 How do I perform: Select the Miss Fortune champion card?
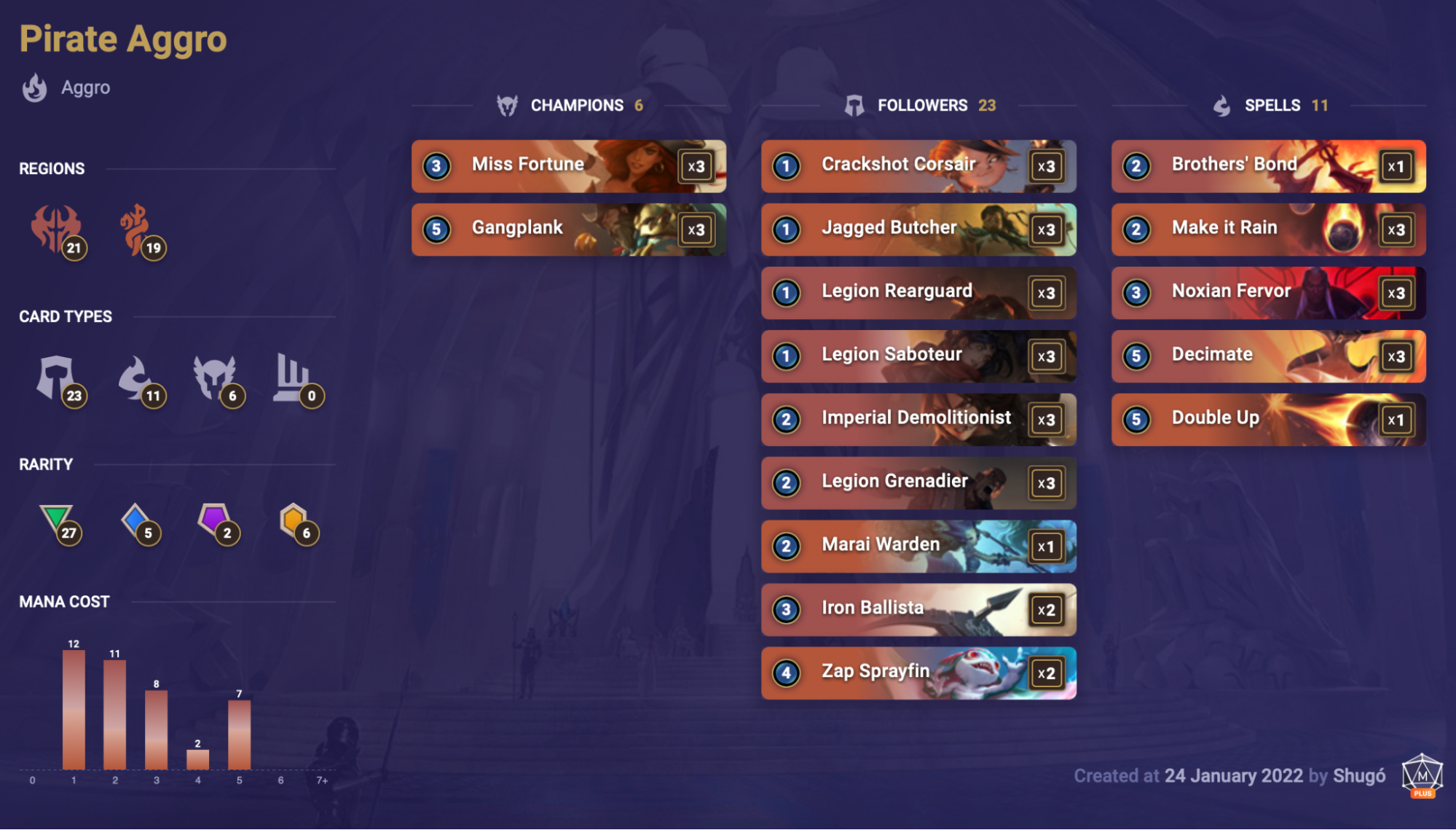[568, 165]
